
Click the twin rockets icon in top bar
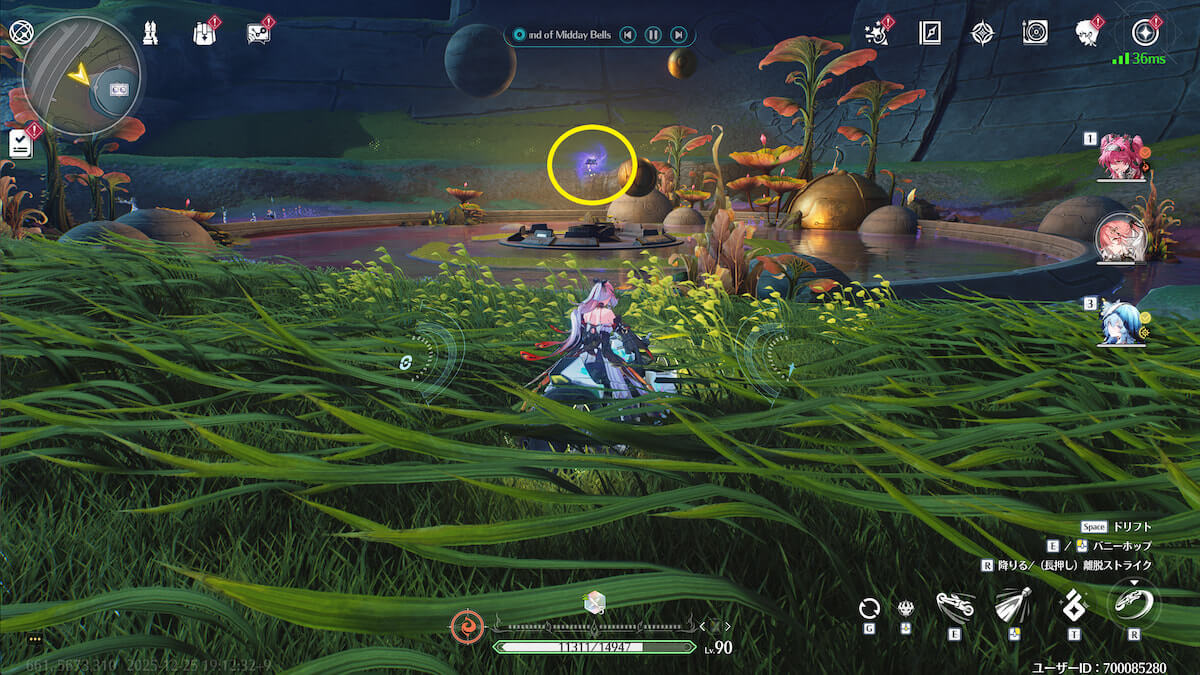pyautogui.click(x=151, y=33)
